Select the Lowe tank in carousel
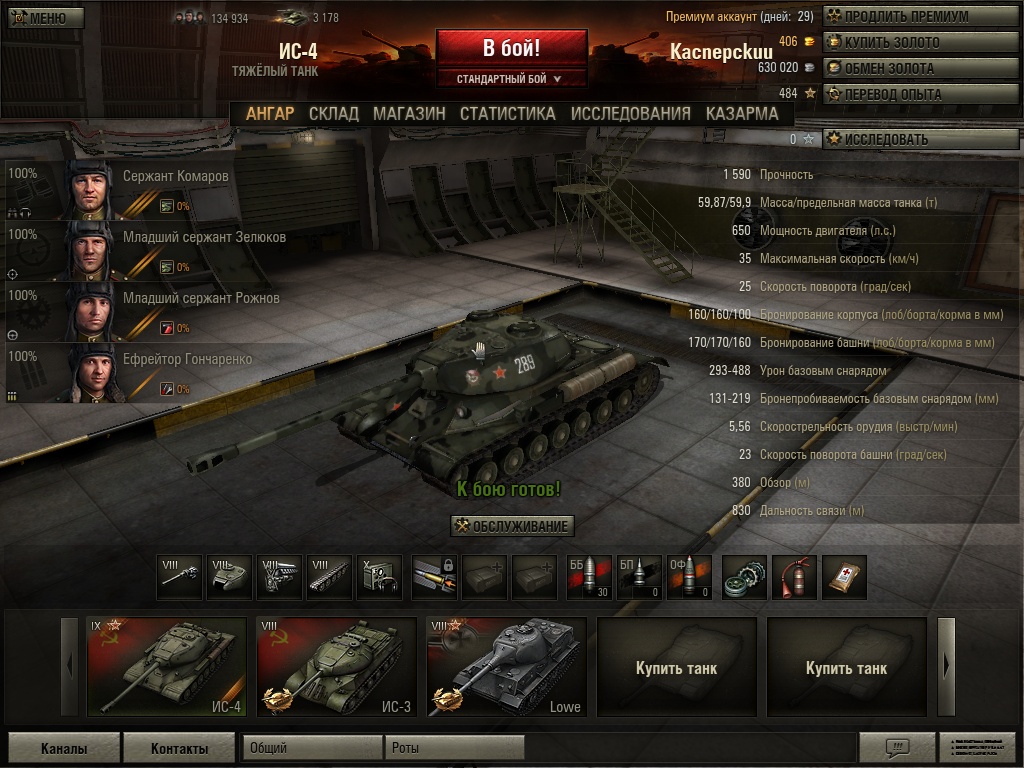The width and height of the screenshot is (1024, 768). click(x=506, y=667)
